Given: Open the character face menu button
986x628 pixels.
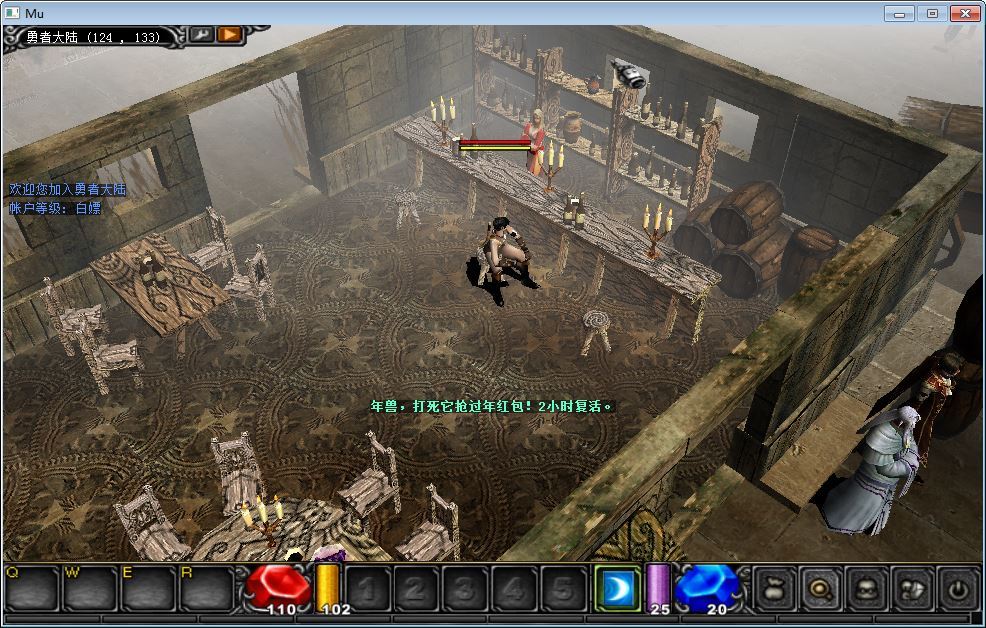Looking at the screenshot, I should tap(866, 589).
